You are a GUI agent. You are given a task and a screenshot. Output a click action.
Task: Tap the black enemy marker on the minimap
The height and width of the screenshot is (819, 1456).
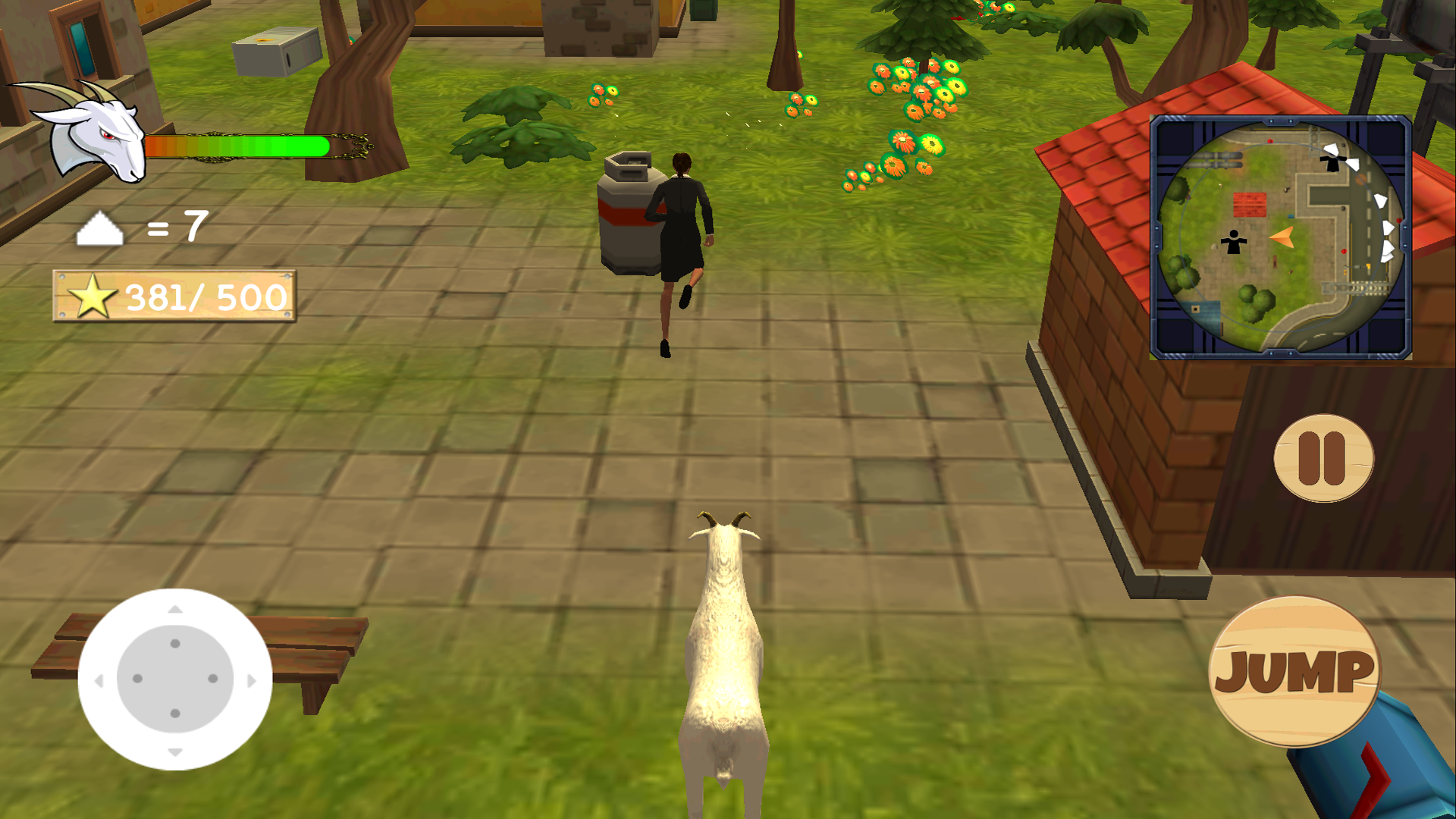coord(1233,241)
